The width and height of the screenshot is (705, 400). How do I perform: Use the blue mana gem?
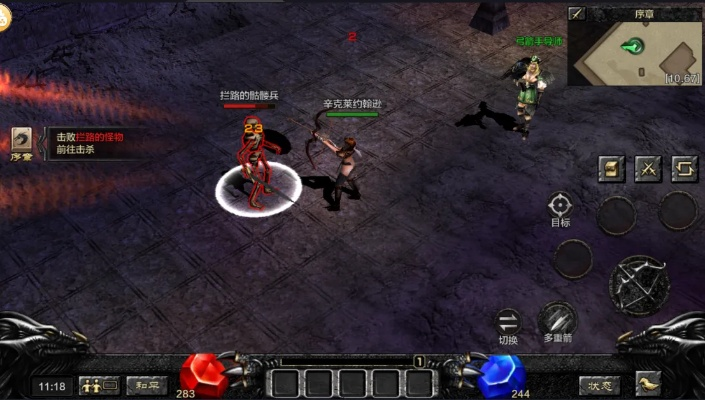[x=502, y=374]
